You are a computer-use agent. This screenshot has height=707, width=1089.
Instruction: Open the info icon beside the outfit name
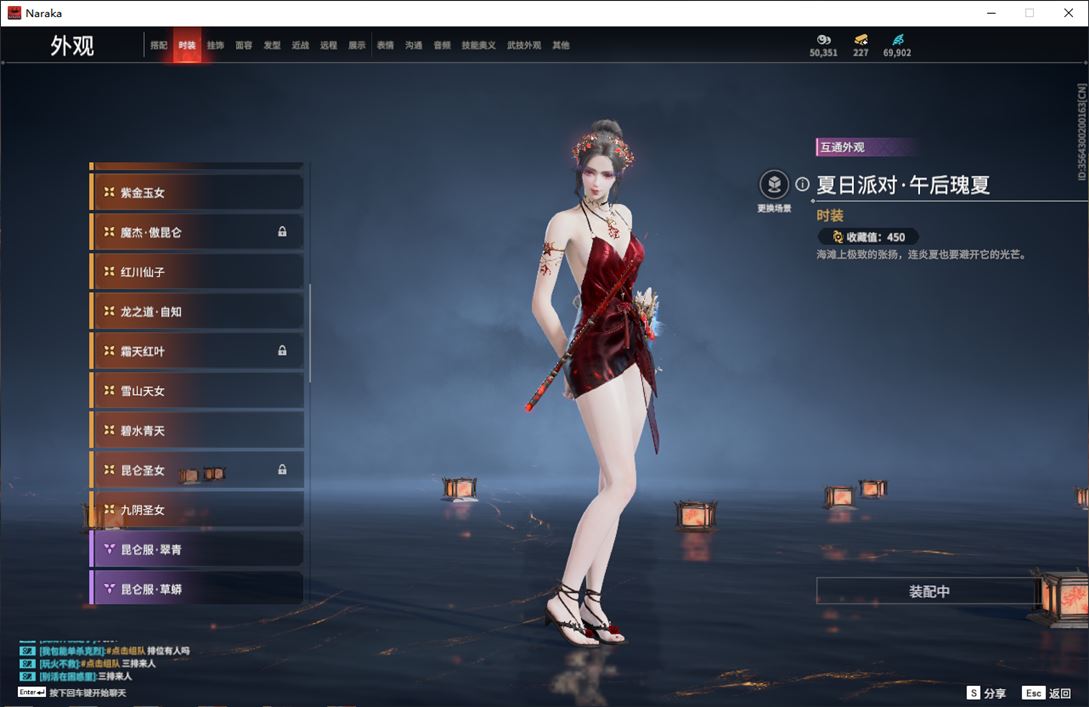(802, 185)
